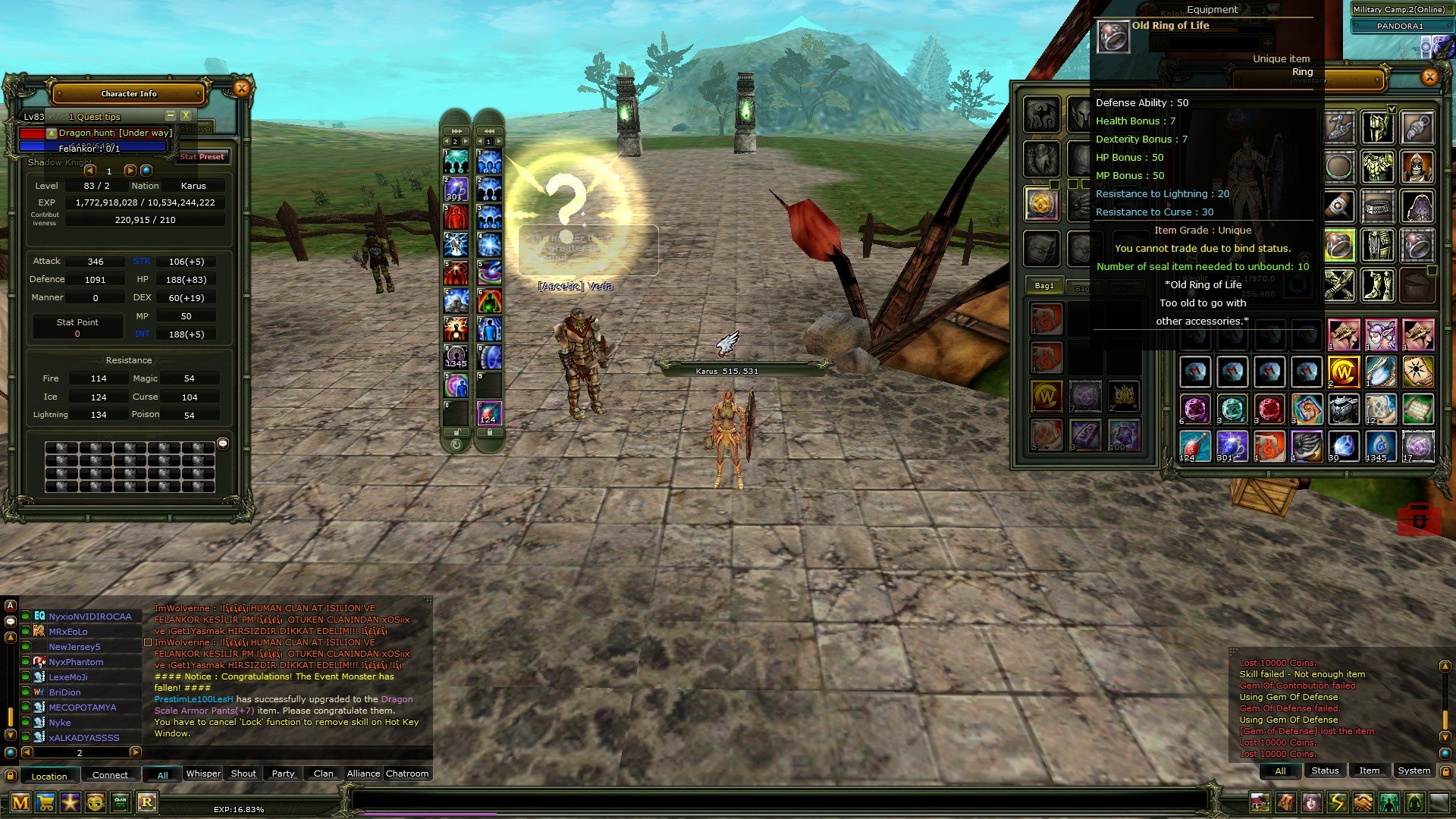Screen dimensions: 1456x819
Task: Go to next page of user list
Action: click(135, 752)
